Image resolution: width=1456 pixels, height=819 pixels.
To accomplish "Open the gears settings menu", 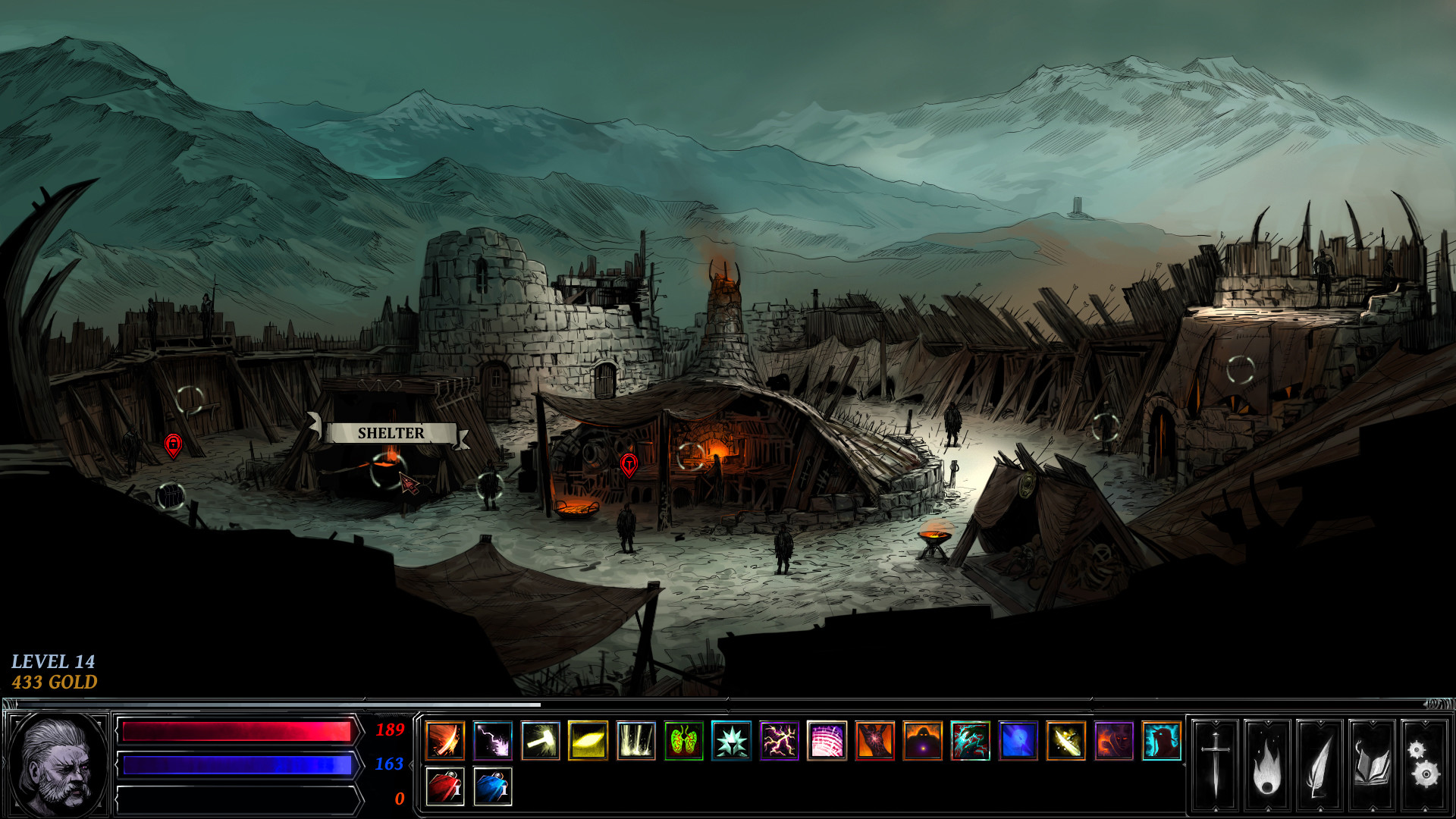I will tap(1423, 766).
